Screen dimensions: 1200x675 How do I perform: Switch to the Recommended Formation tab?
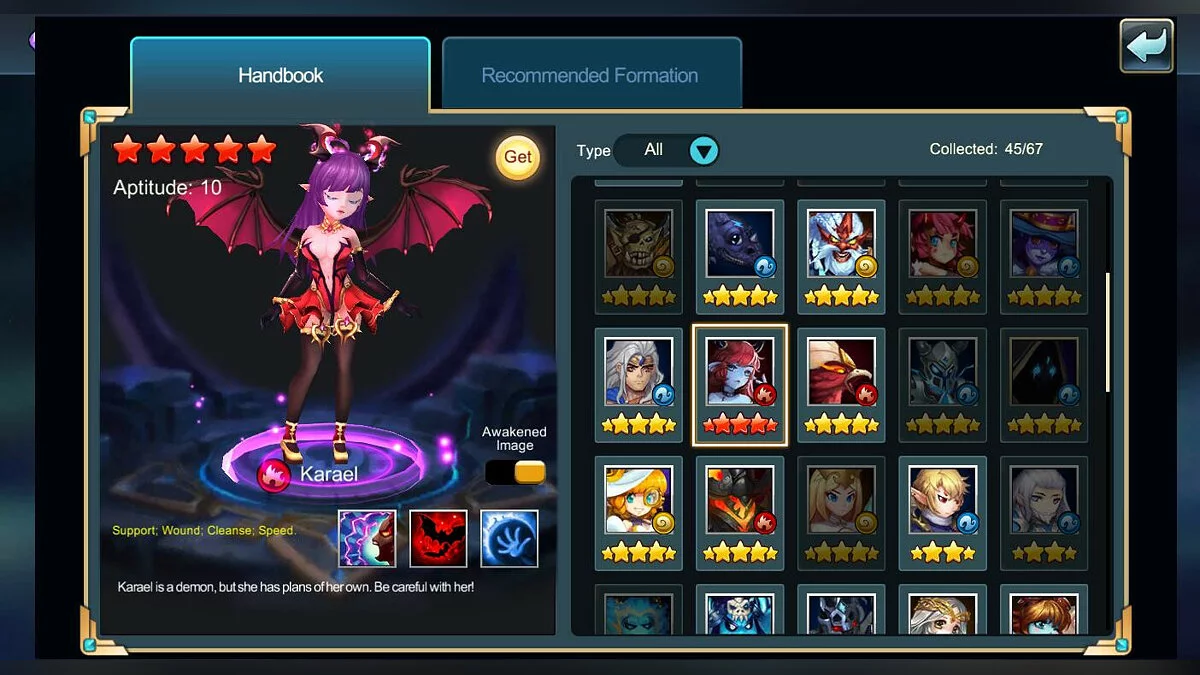tap(590, 75)
